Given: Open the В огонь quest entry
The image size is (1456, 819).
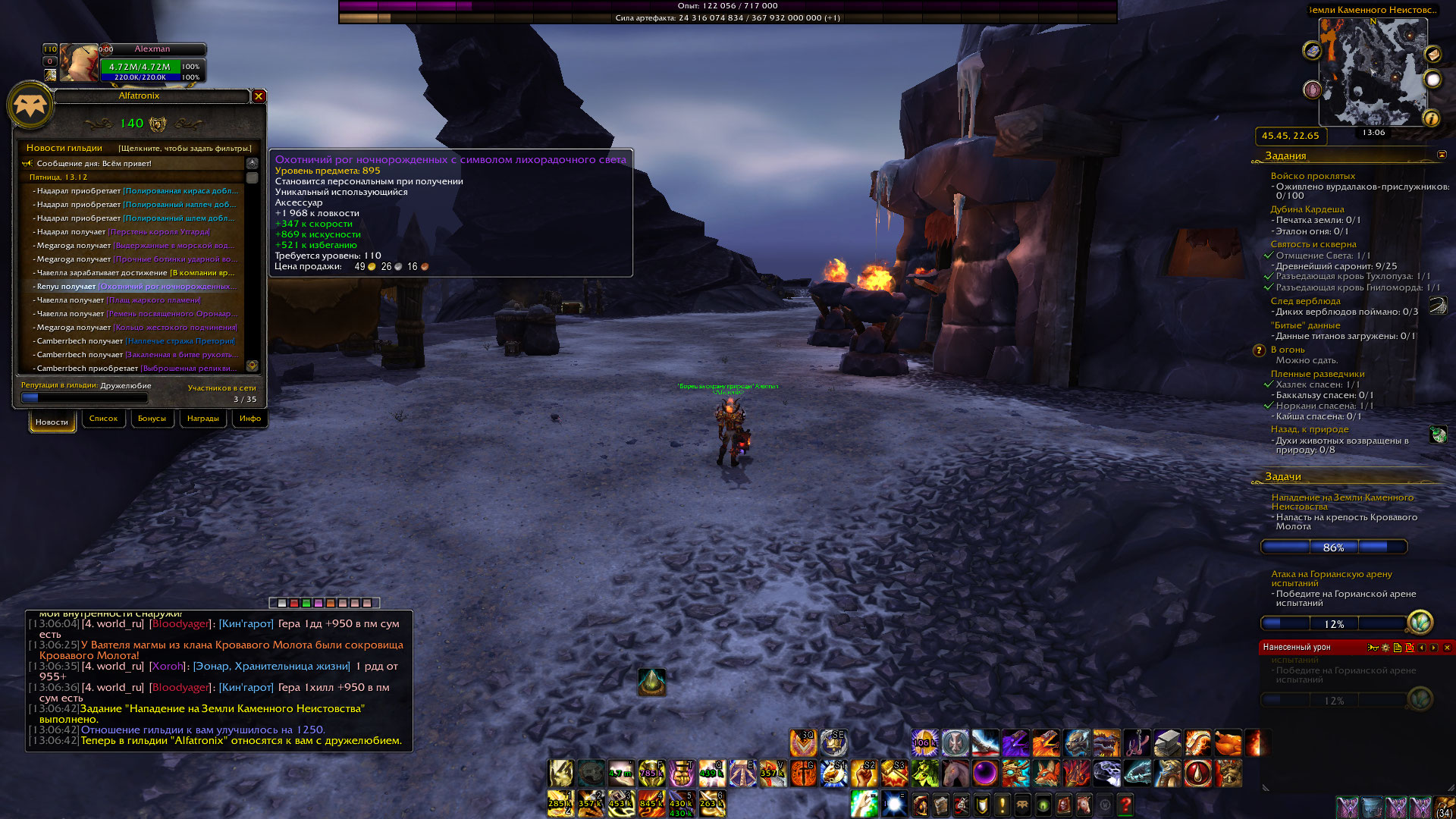Looking at the screenshot, I should point(1287,350).
